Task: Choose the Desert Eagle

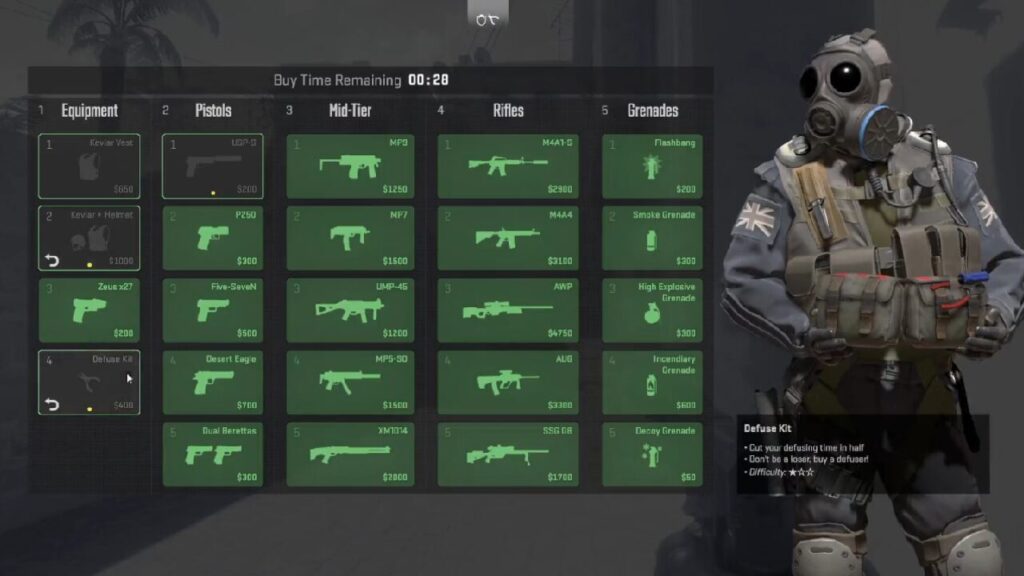Action: point(213,382)
